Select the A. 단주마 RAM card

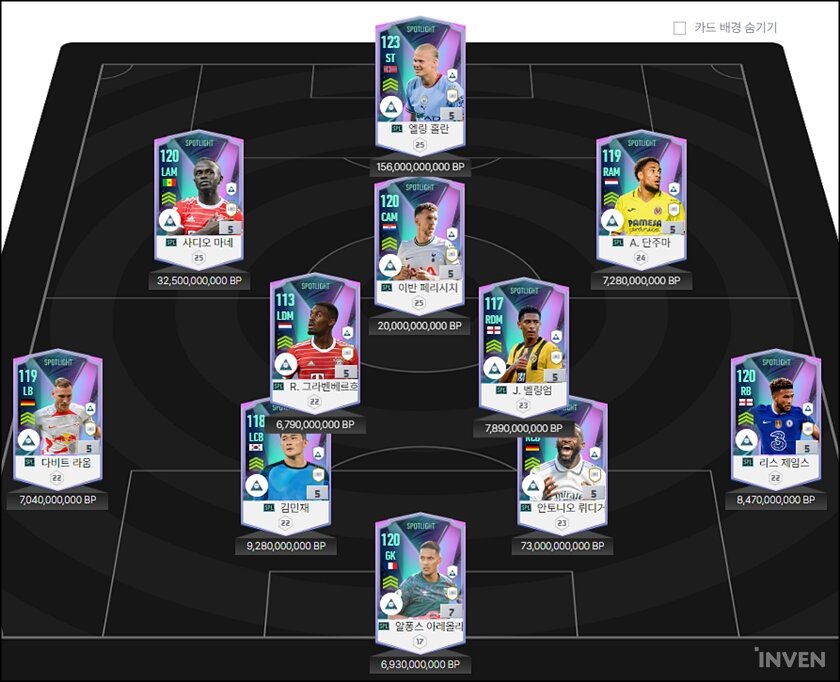tap(641, 195)
